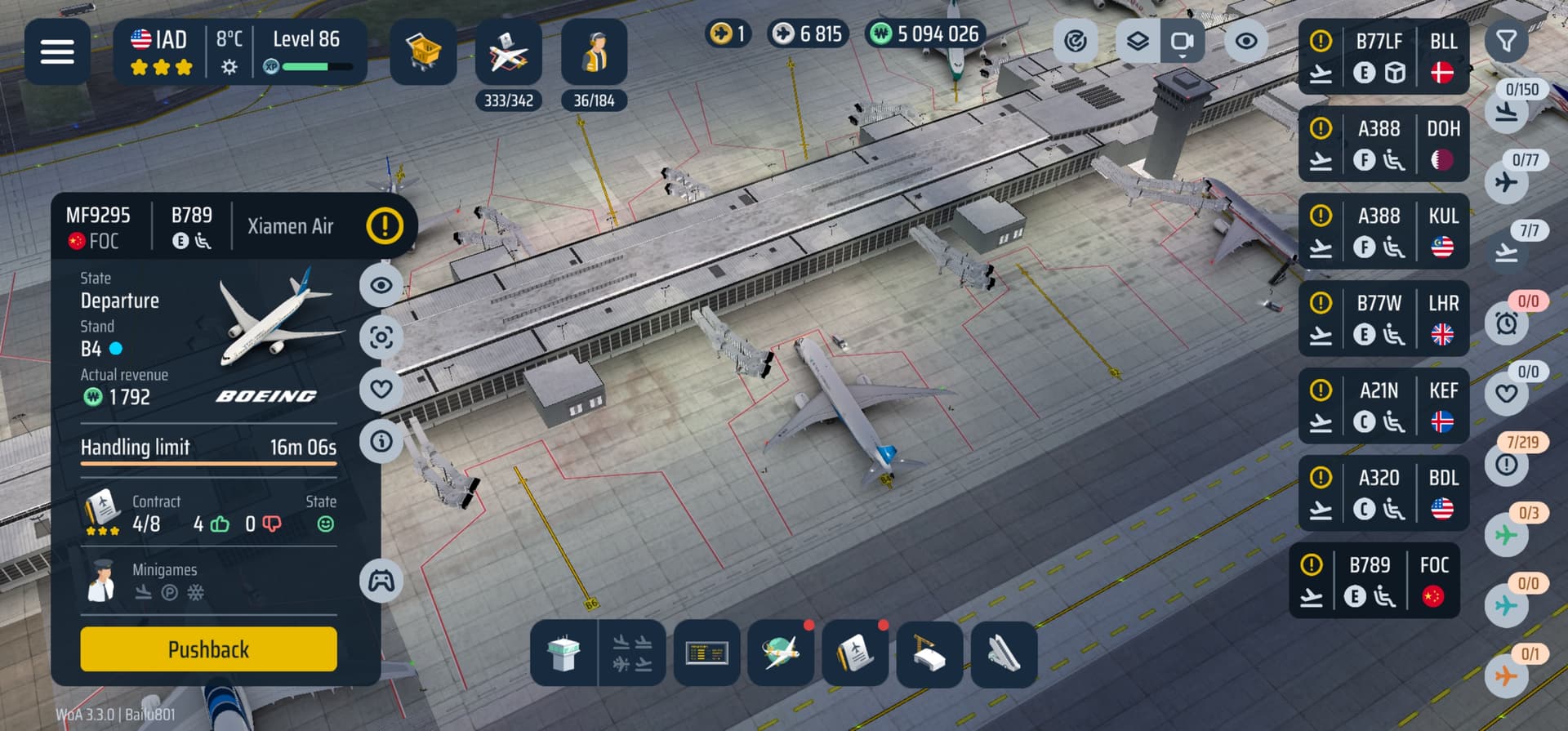1568x731 pixels.
Task: Select the A21N flight to KEF
Action: pyautogui.click(x=1383, y=406)
